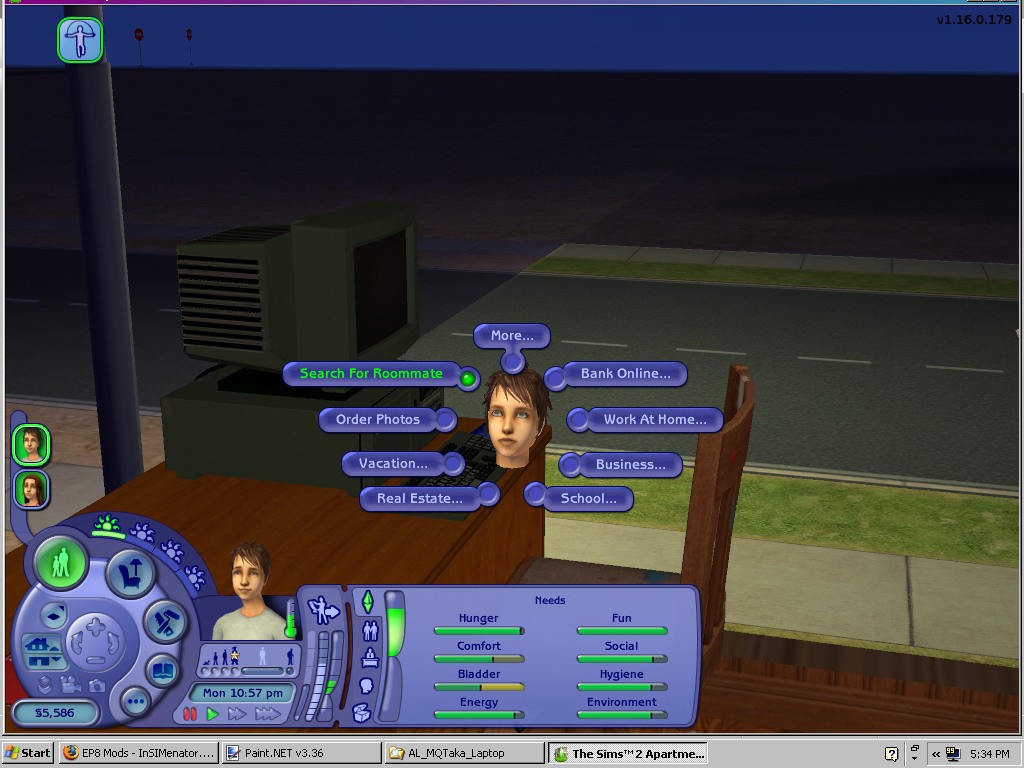Pick the Business... menu entry
The image size is (1024, 768).
pyautogui.click(x=630, y=465)
